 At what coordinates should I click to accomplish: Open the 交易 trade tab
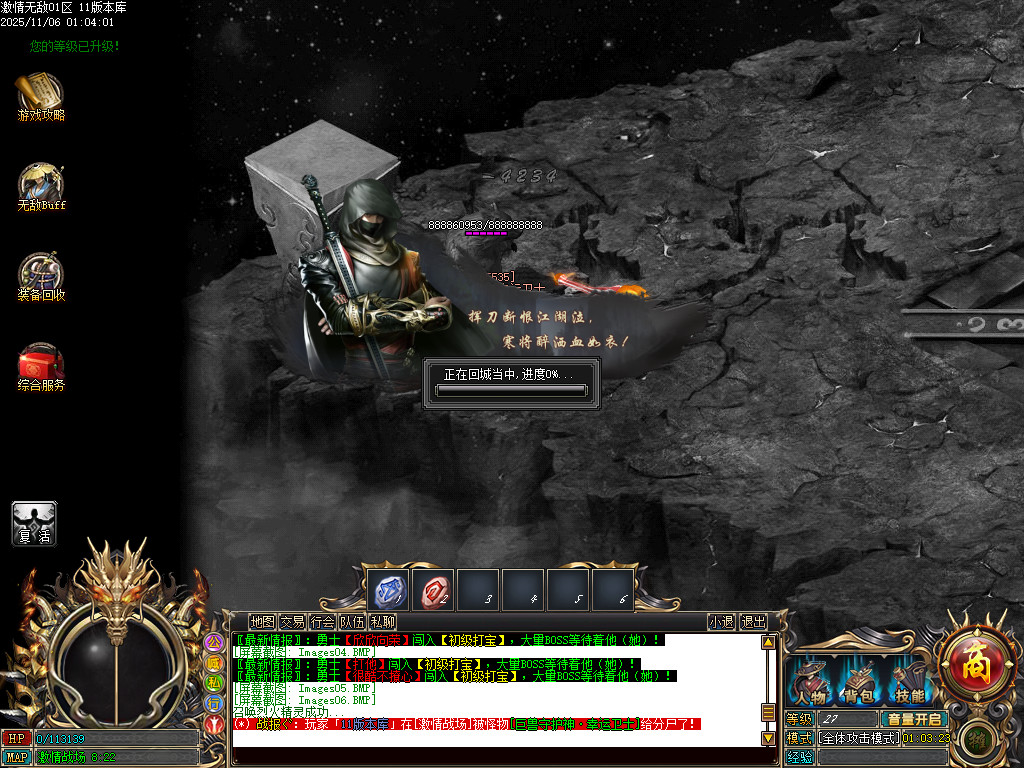(x=292, y=622)
